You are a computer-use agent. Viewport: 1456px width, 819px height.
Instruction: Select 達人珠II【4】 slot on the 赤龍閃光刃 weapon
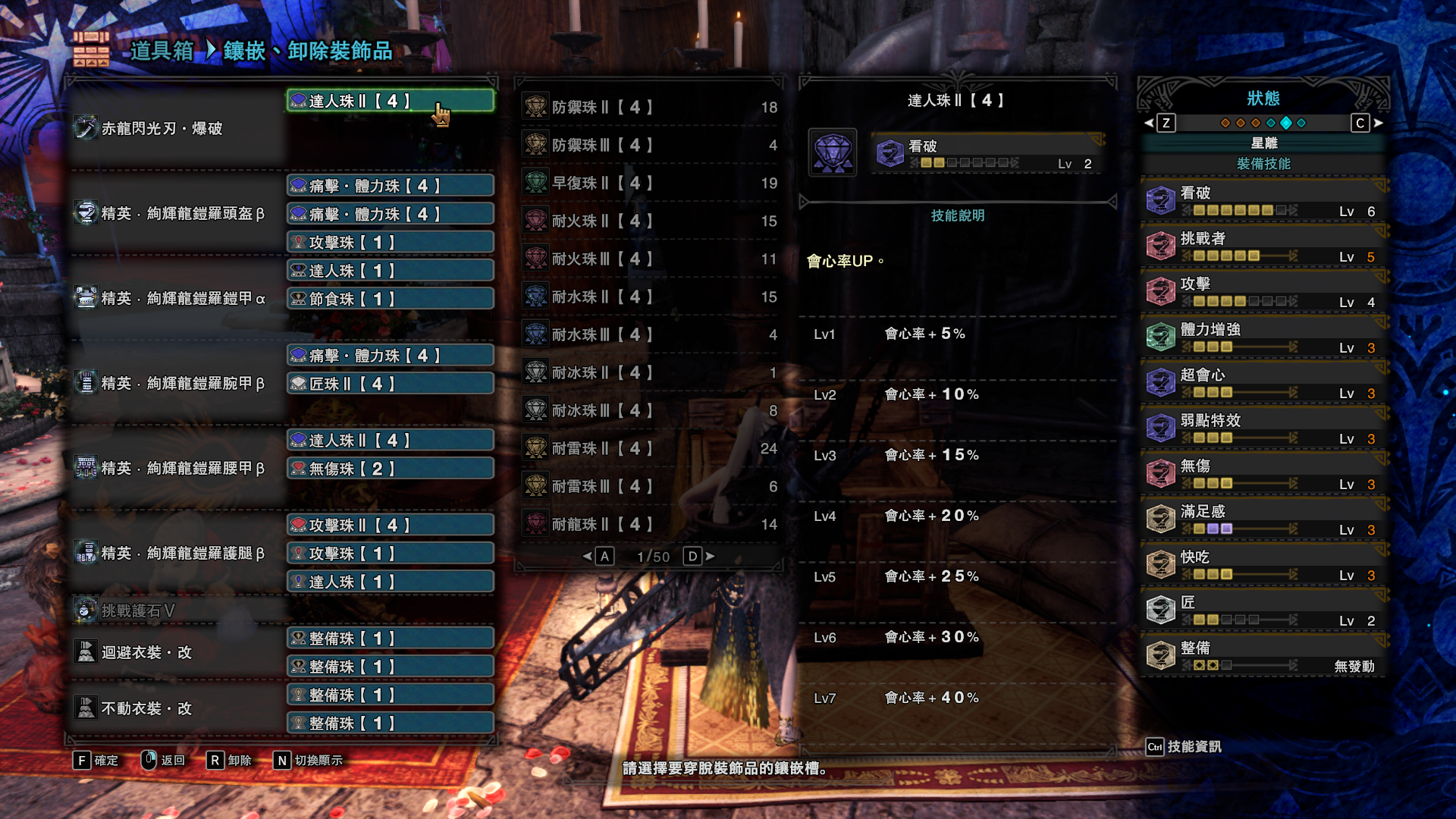(x=390, y=101)
